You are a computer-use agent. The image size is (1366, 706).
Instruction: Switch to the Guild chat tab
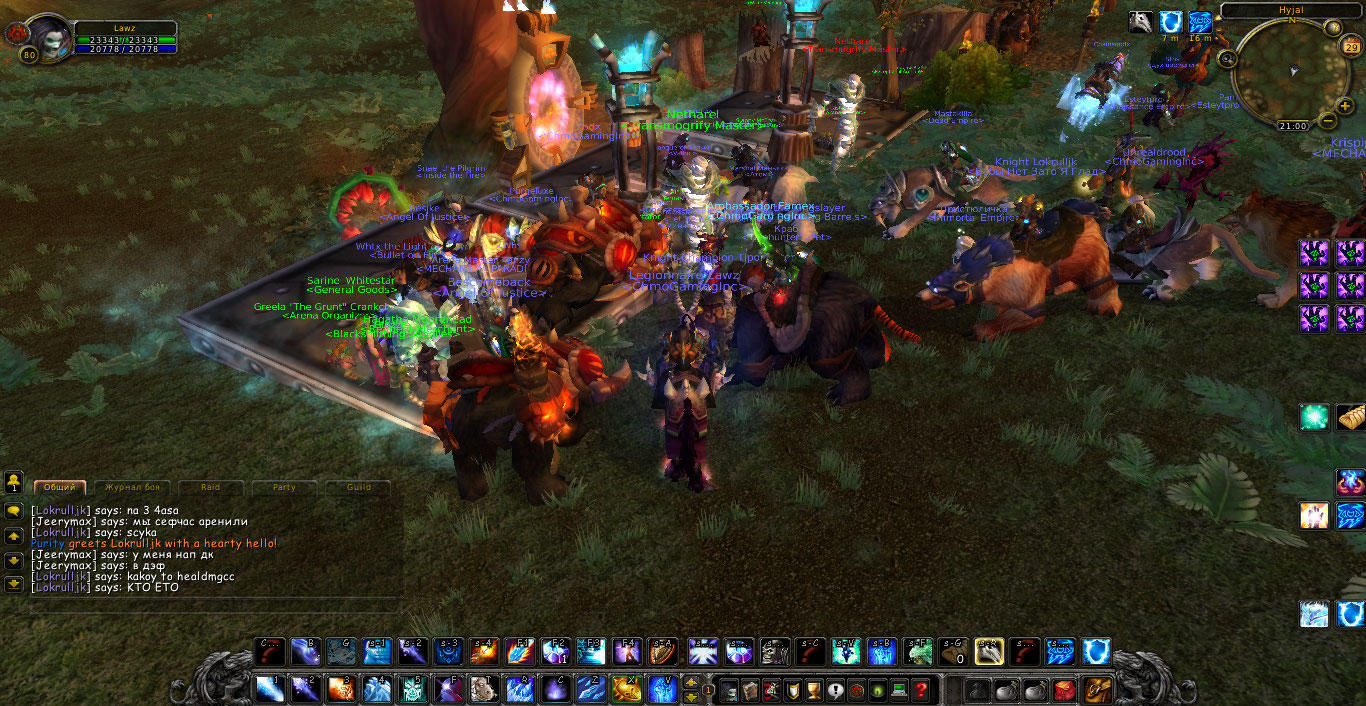point(358,488)
